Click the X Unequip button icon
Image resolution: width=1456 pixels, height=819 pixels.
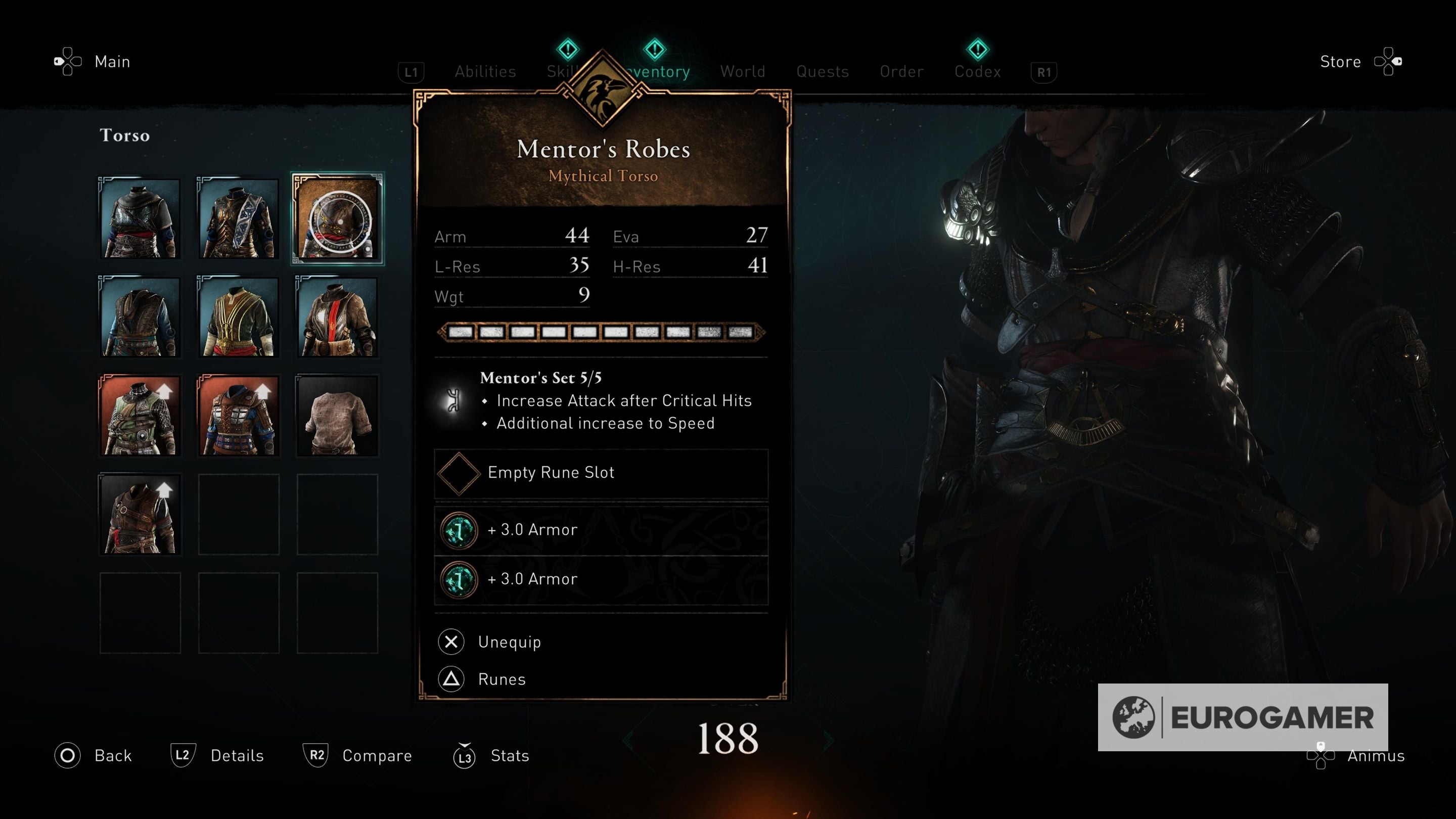450,642
